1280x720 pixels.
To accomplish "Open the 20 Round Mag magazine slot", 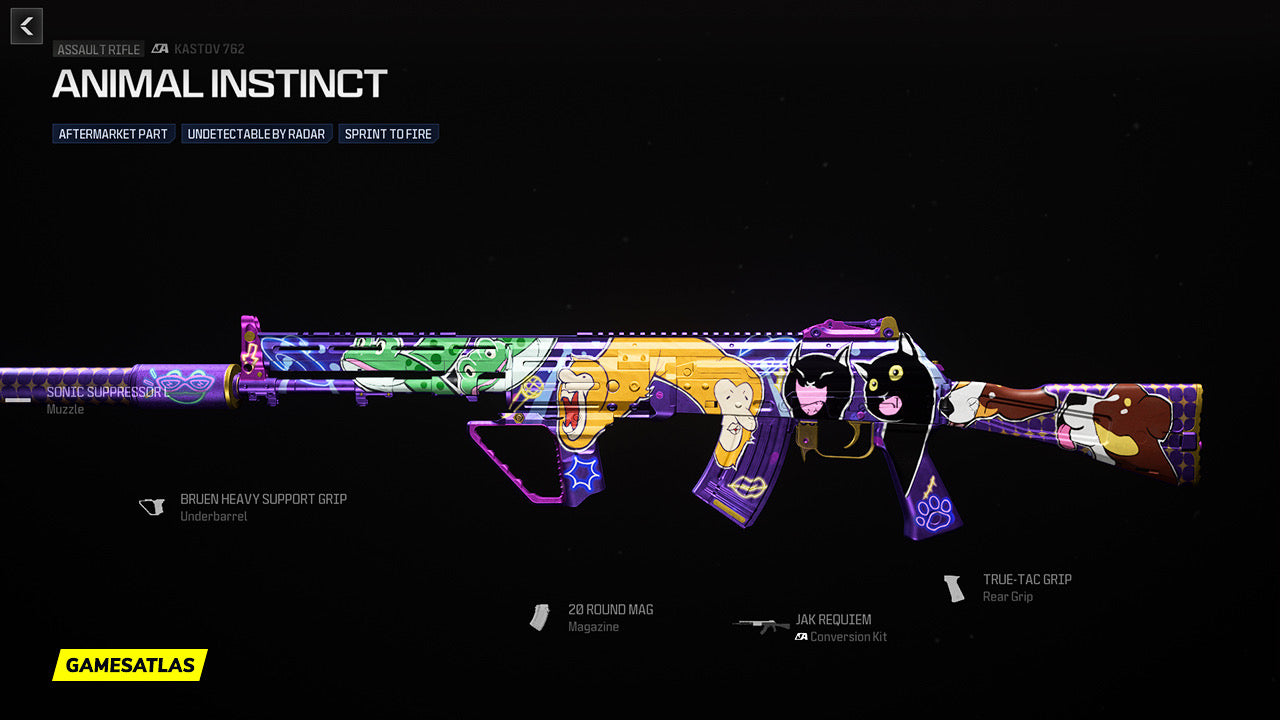I will [610, 610].
